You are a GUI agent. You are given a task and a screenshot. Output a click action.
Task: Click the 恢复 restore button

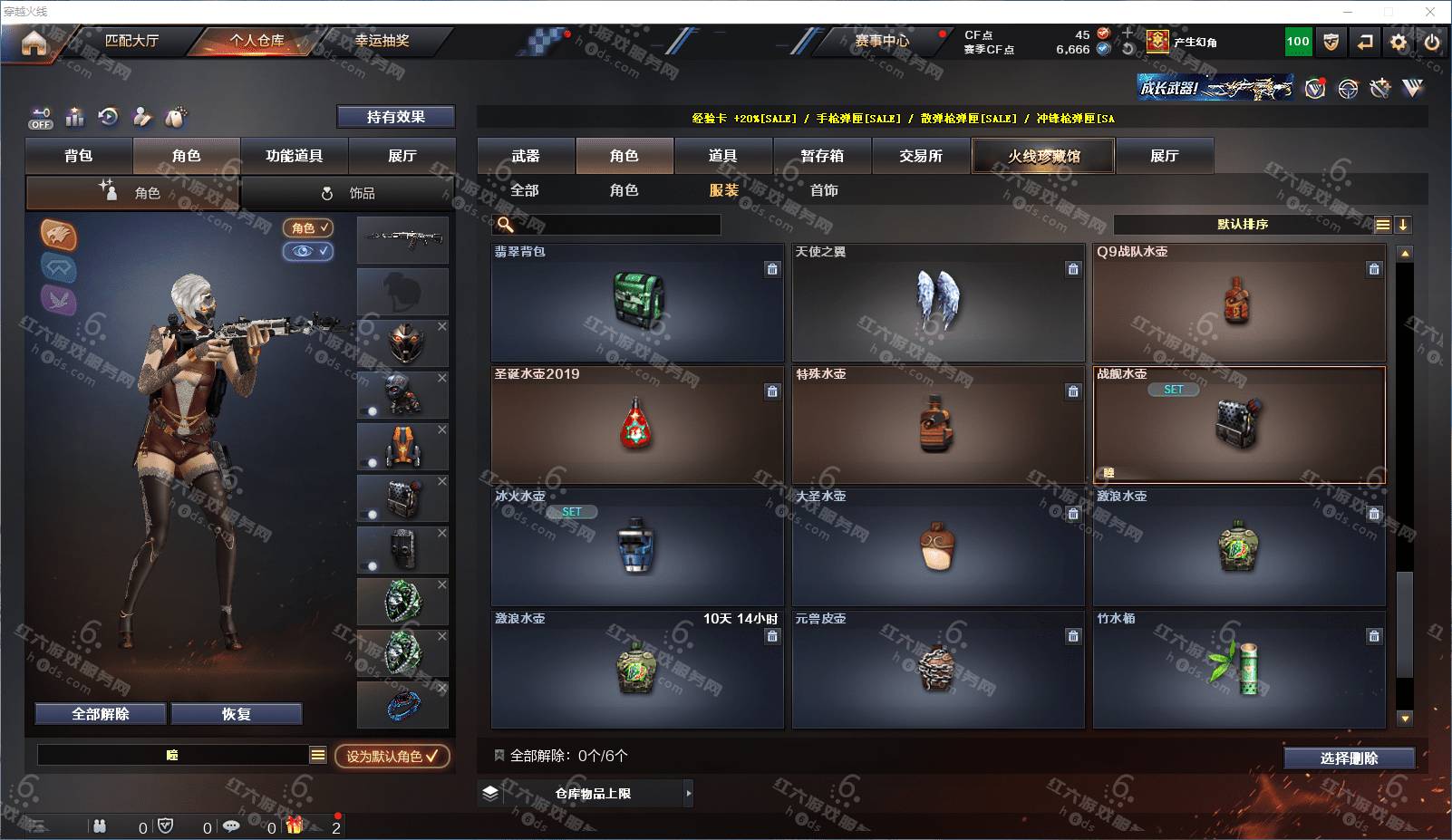[x=236, y=714]
